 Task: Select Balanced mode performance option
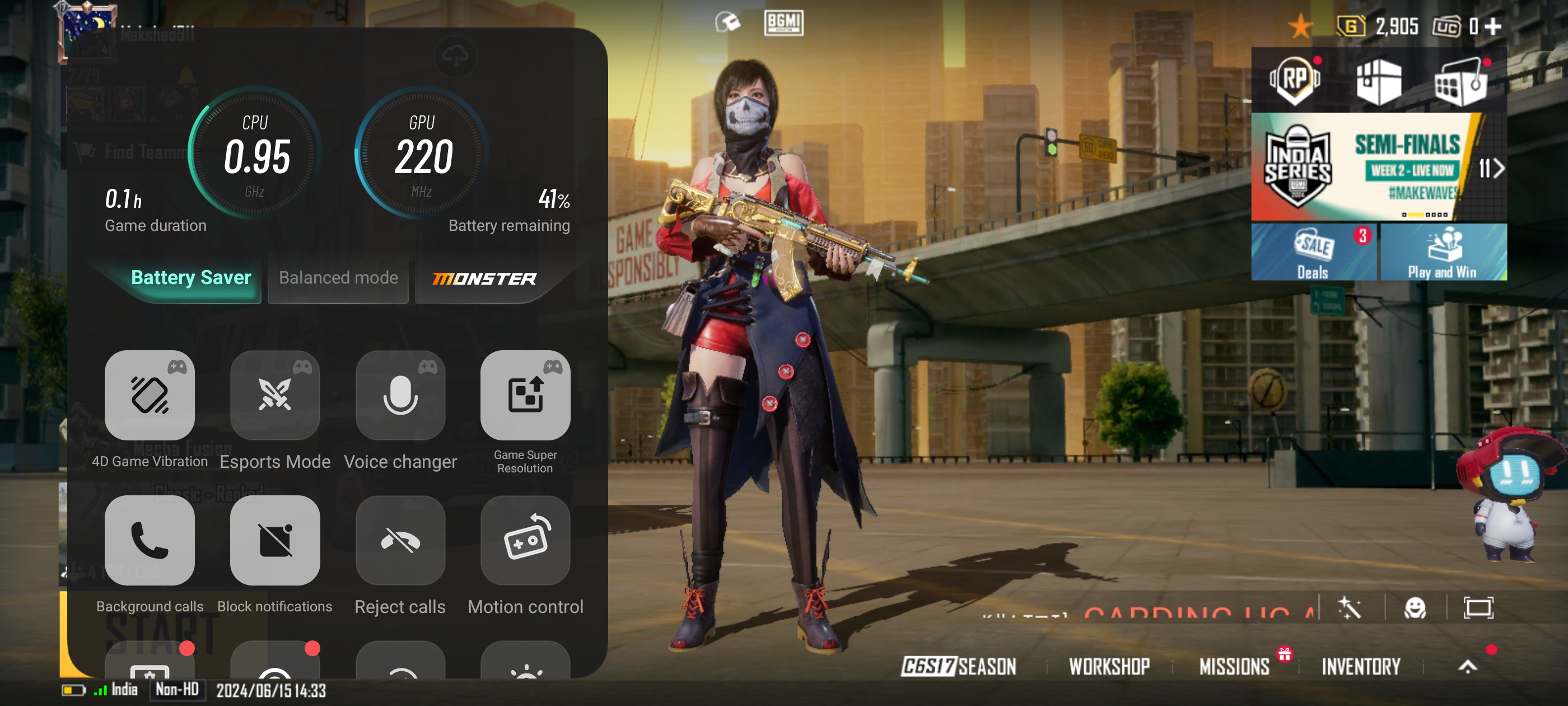click(x=338, y=278)
